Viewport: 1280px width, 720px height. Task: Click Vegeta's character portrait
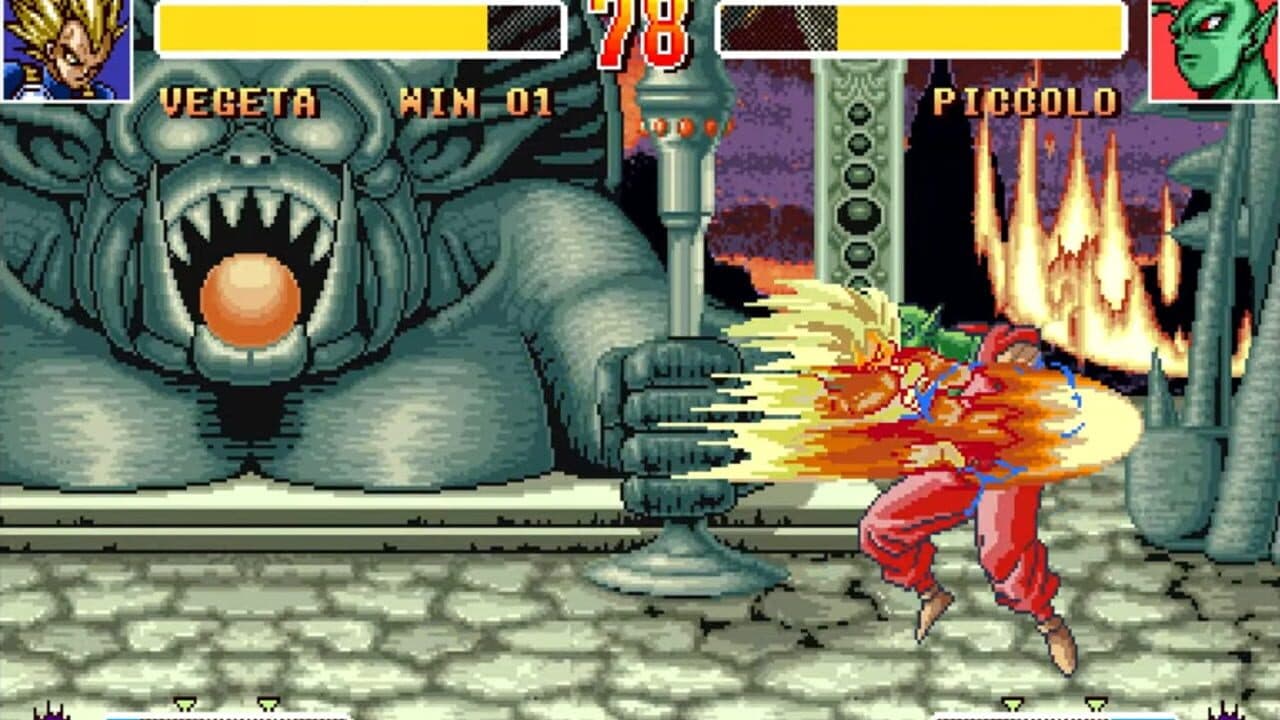64,50
